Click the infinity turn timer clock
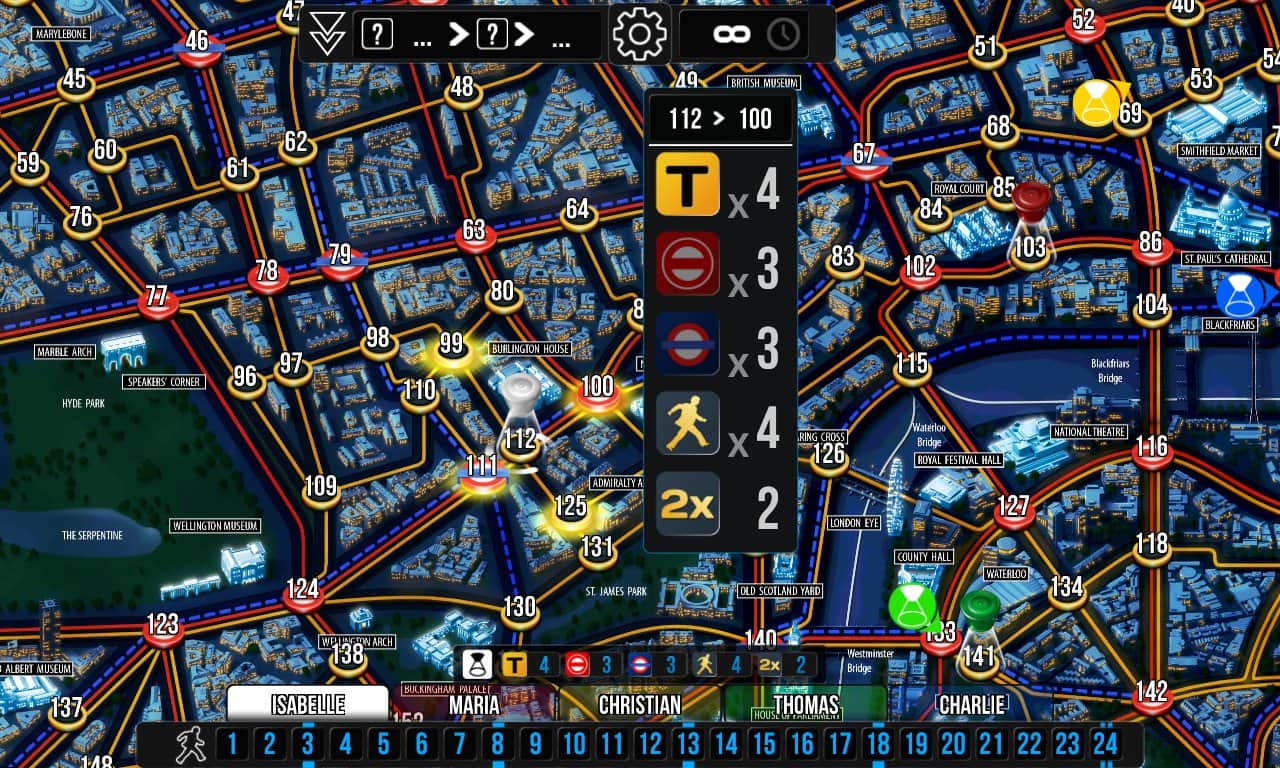Image resolution: width=1280 pixels, height=768 pixels. tap(757, 35)
